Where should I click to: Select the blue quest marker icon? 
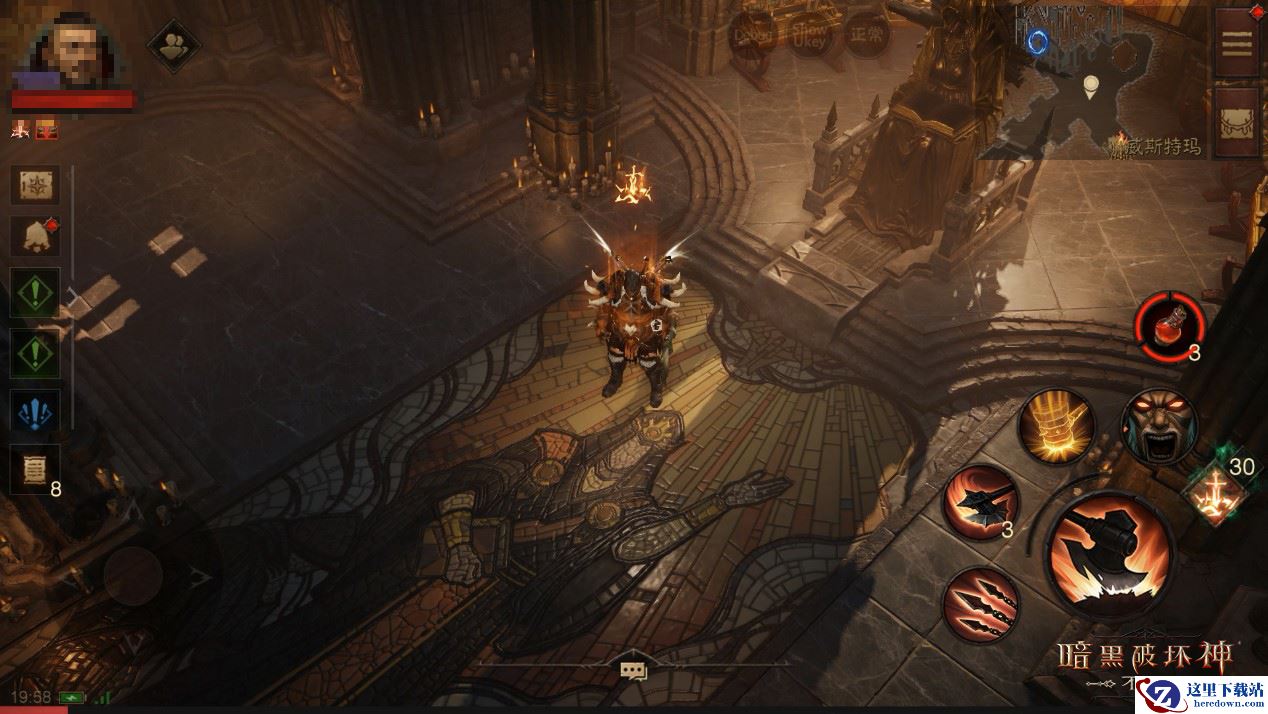[x=35, y=411]
